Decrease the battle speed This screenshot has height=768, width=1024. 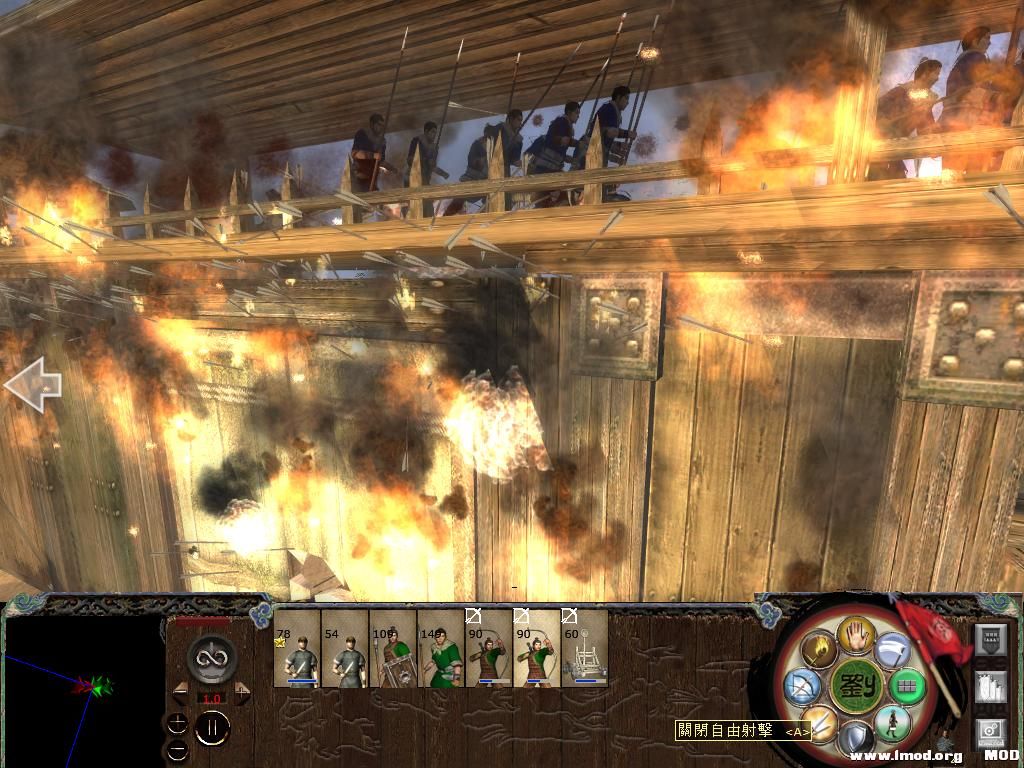click(181, 694)
